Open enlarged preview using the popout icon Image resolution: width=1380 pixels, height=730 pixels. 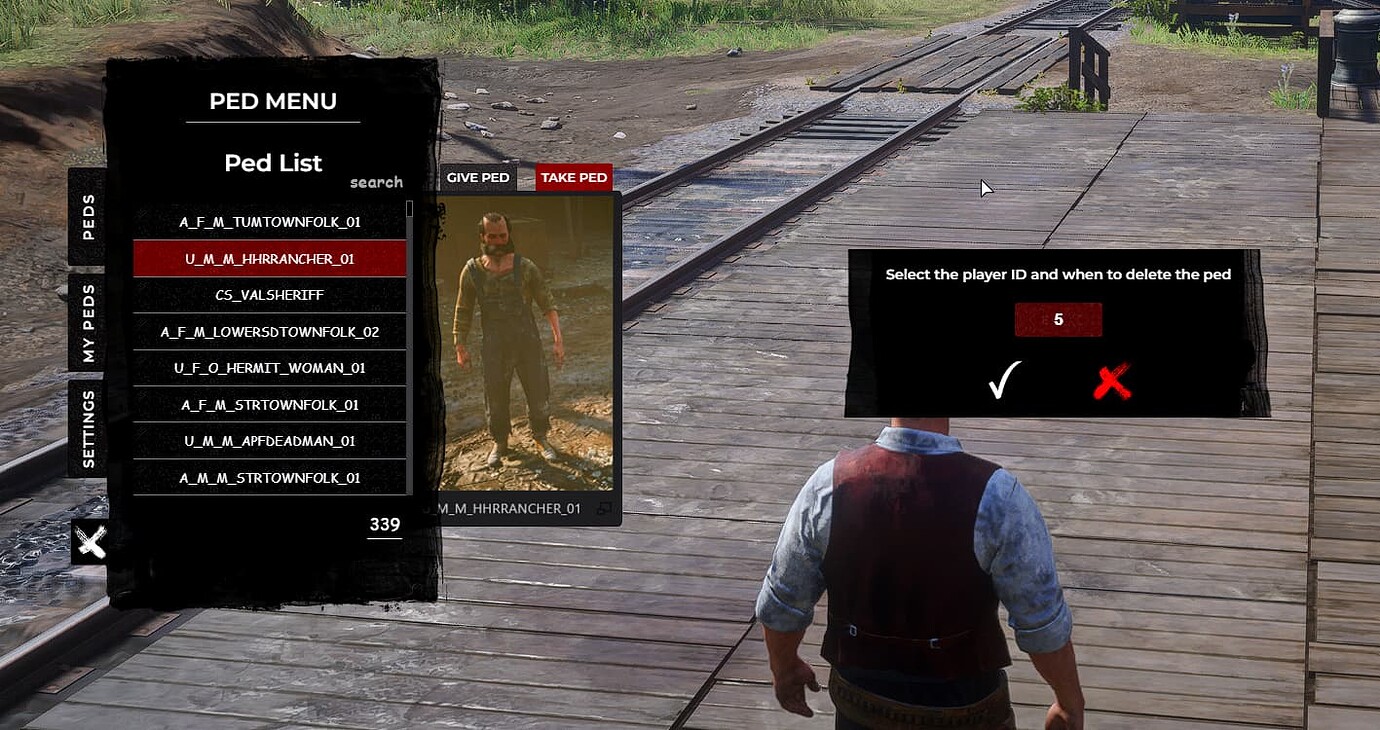point(606,508)
